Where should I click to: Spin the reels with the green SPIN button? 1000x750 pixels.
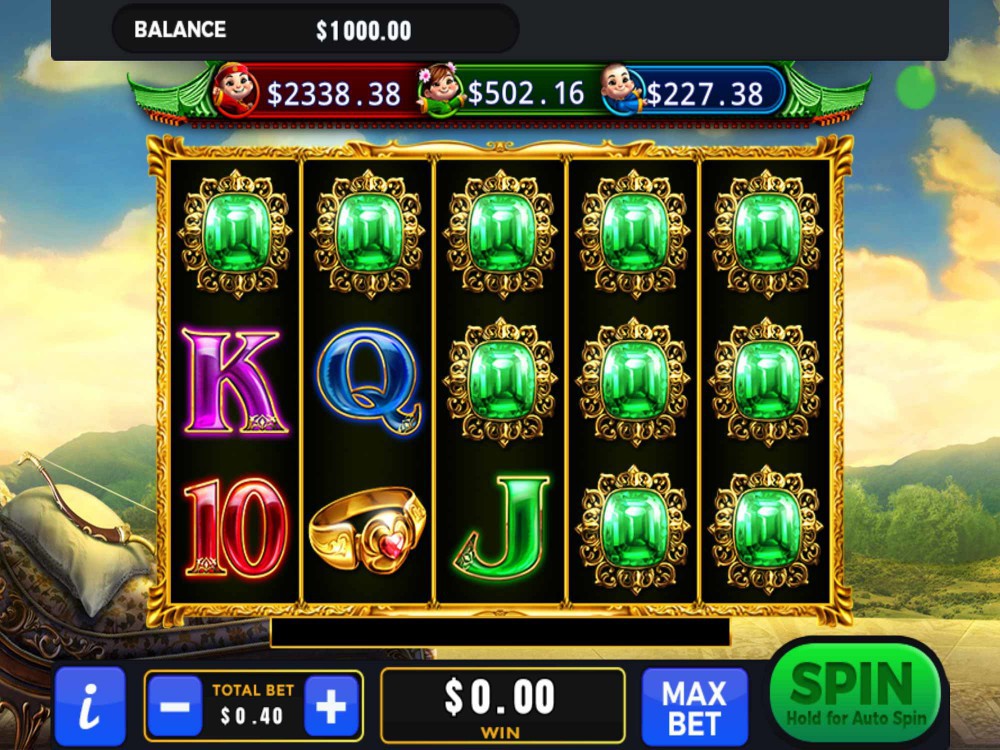(856, 692)
